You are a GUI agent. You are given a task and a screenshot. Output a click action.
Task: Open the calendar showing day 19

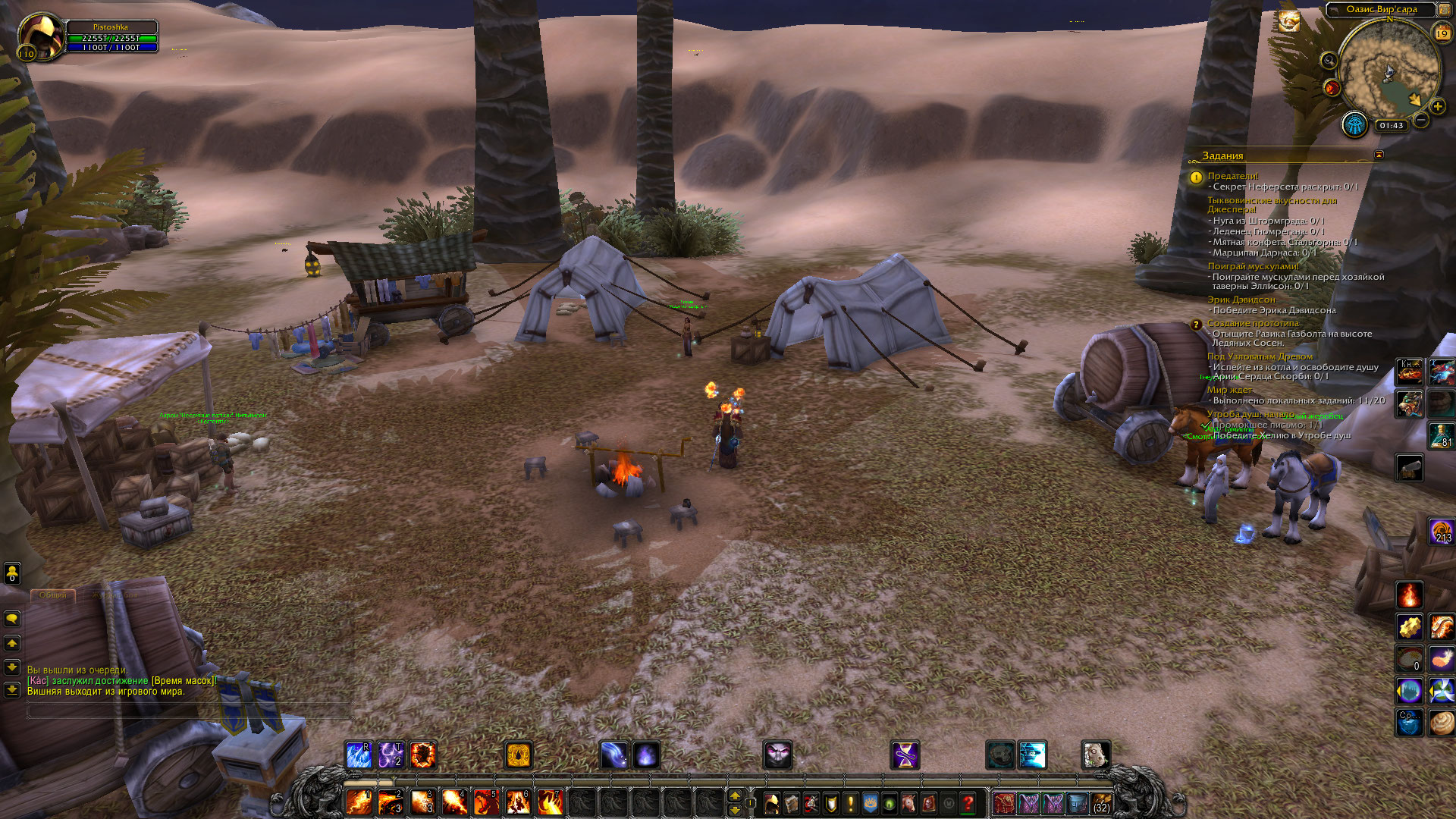click(x=1442, y=33)
